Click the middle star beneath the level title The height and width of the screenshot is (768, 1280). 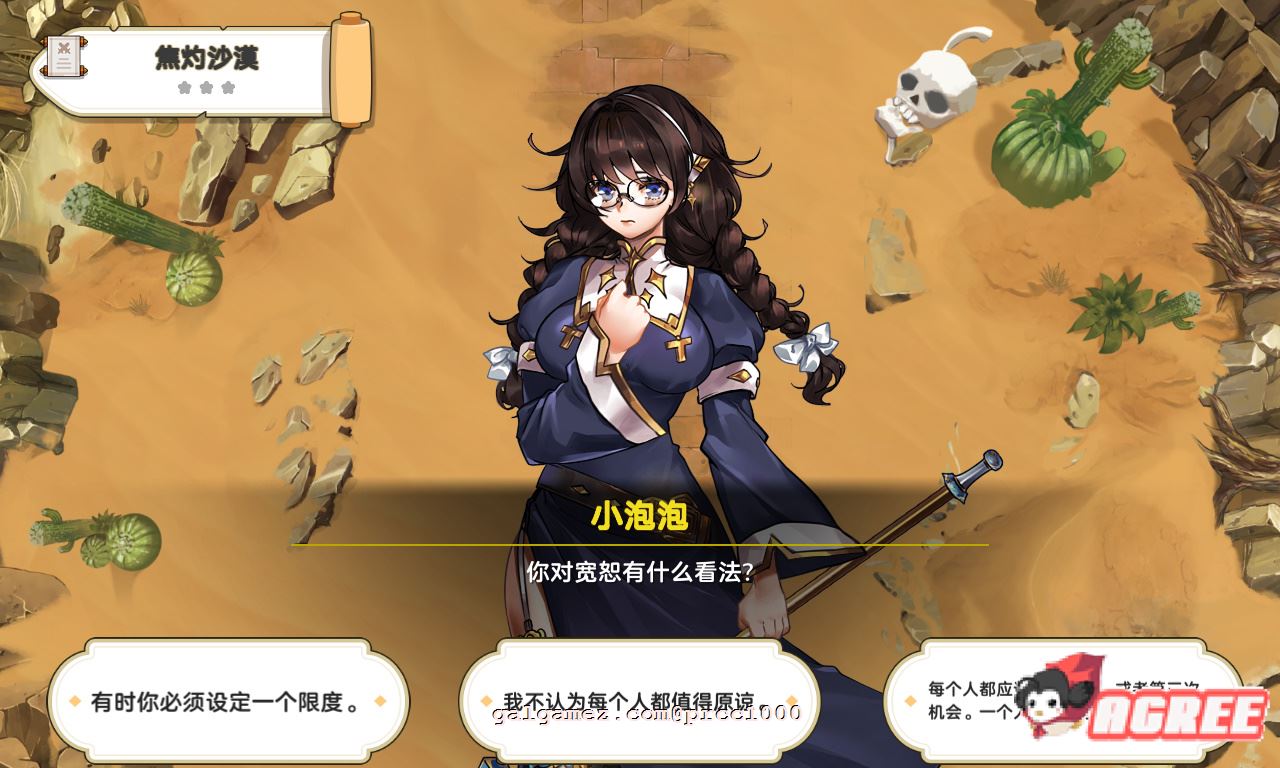(x=207, y=87)
